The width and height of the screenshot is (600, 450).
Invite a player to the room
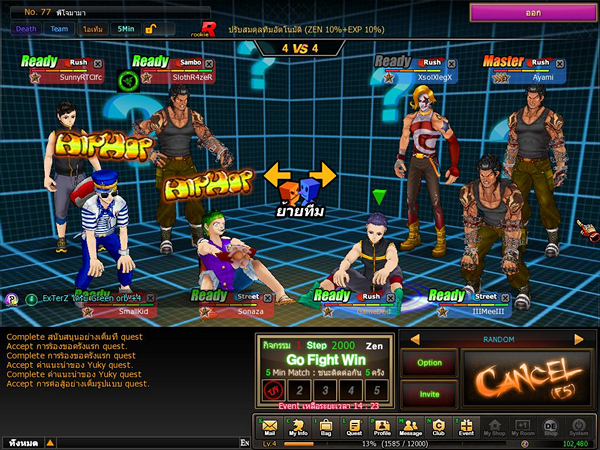pos(429,394)
